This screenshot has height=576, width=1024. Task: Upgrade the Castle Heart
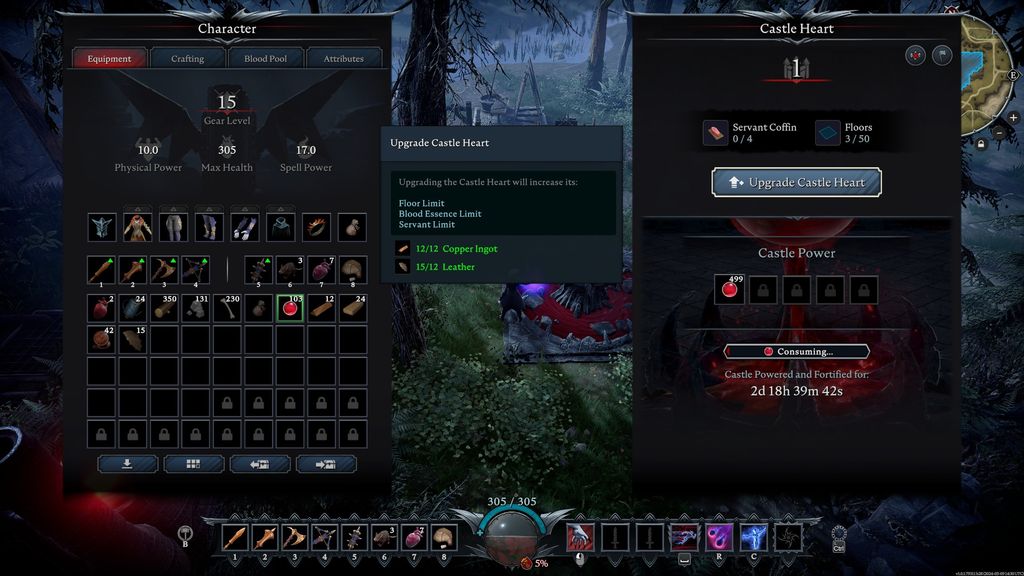(796, 183)
